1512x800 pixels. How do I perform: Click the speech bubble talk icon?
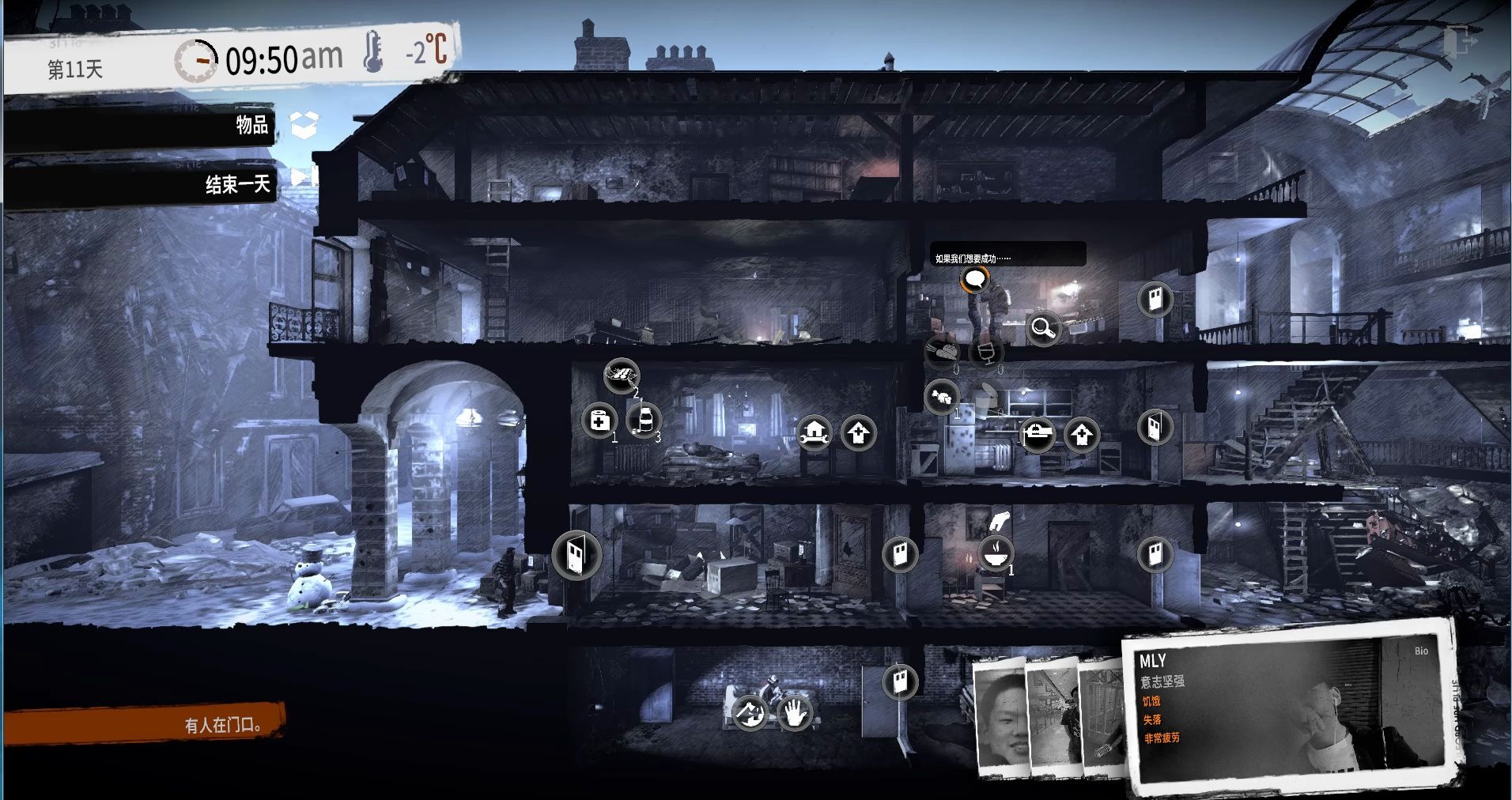pyautogui.click(x=975, y=279)
